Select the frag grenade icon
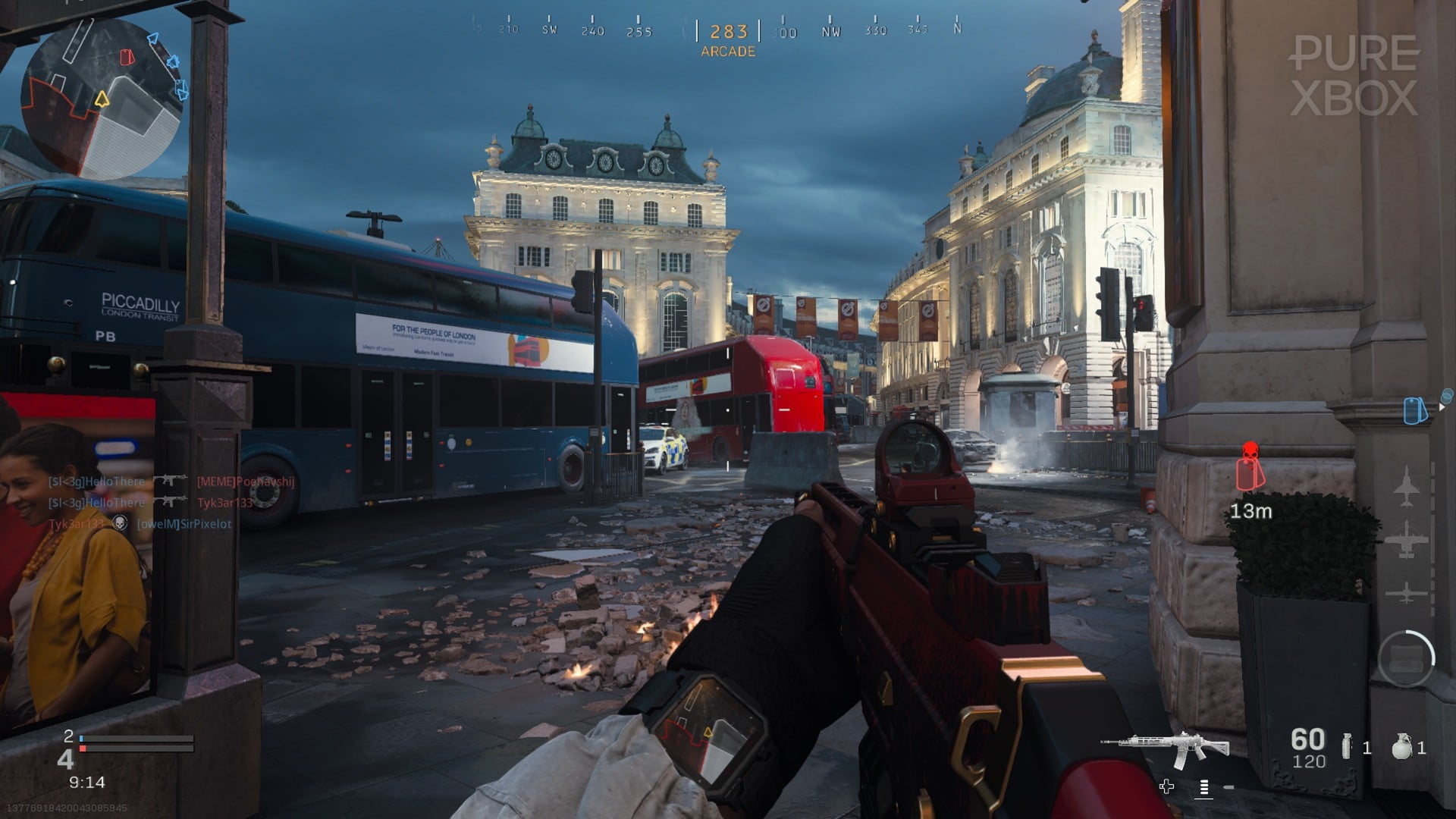The height and width of the screenshot is (819, 1456). pyautogui.click(x=1401, y=747)
